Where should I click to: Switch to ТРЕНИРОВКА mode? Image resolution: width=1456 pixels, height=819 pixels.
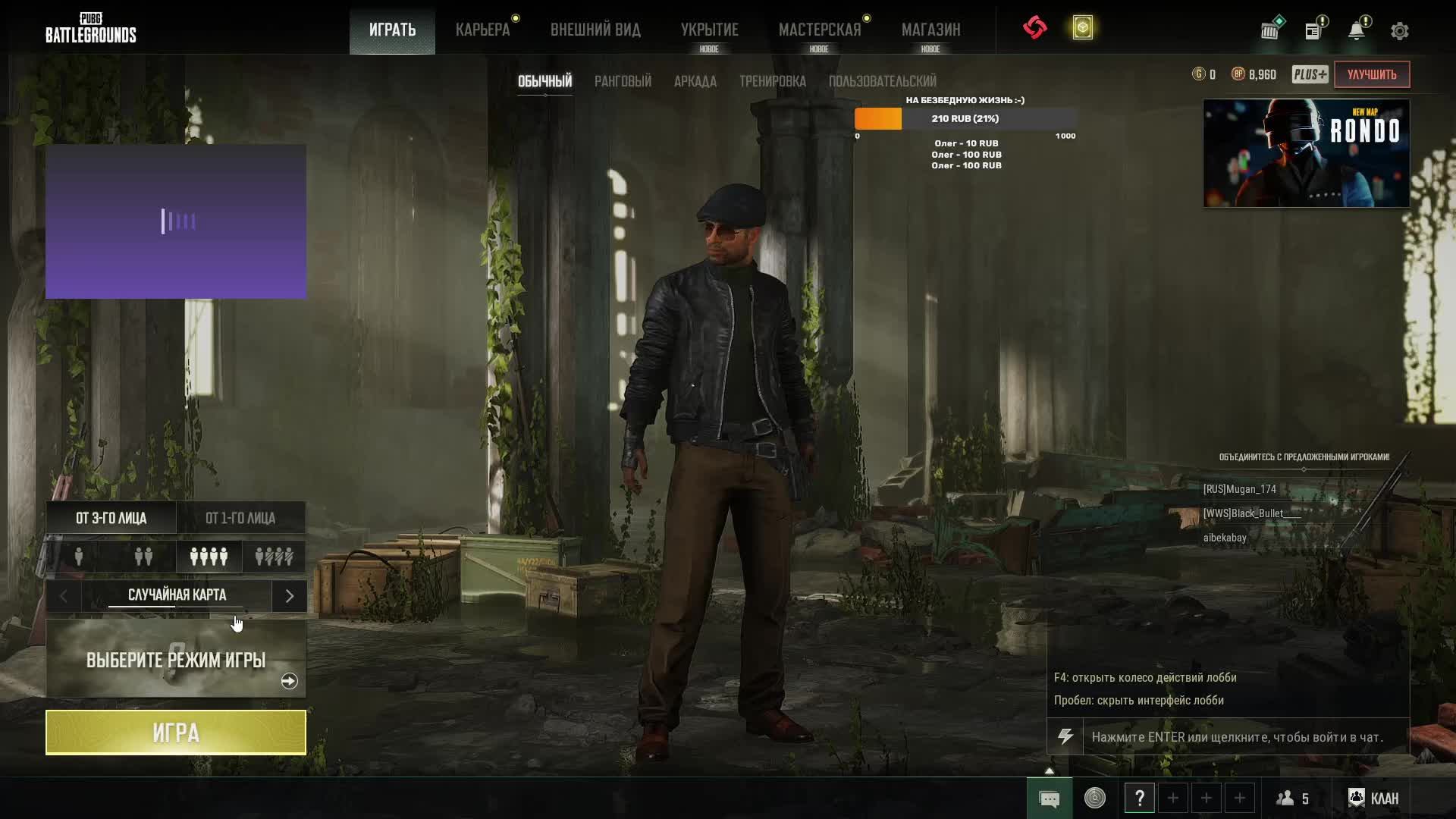coord(772,81)
